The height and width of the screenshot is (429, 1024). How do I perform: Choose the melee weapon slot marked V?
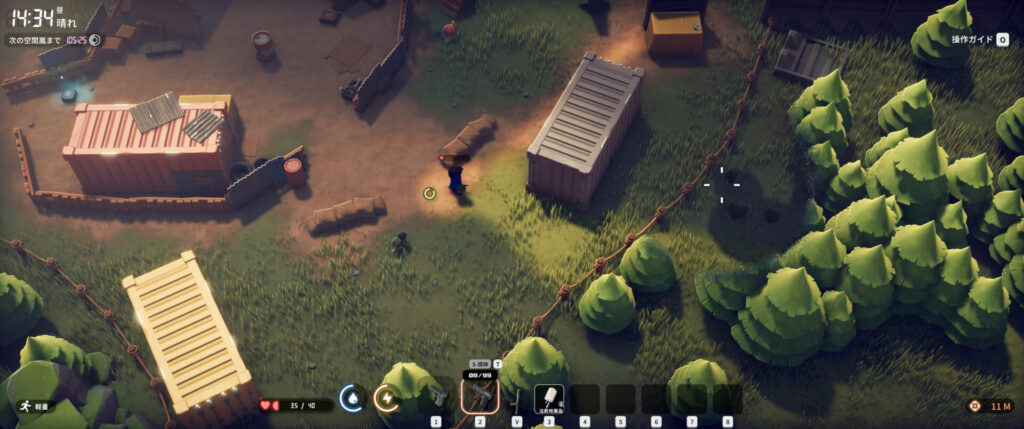pos(516,398)
